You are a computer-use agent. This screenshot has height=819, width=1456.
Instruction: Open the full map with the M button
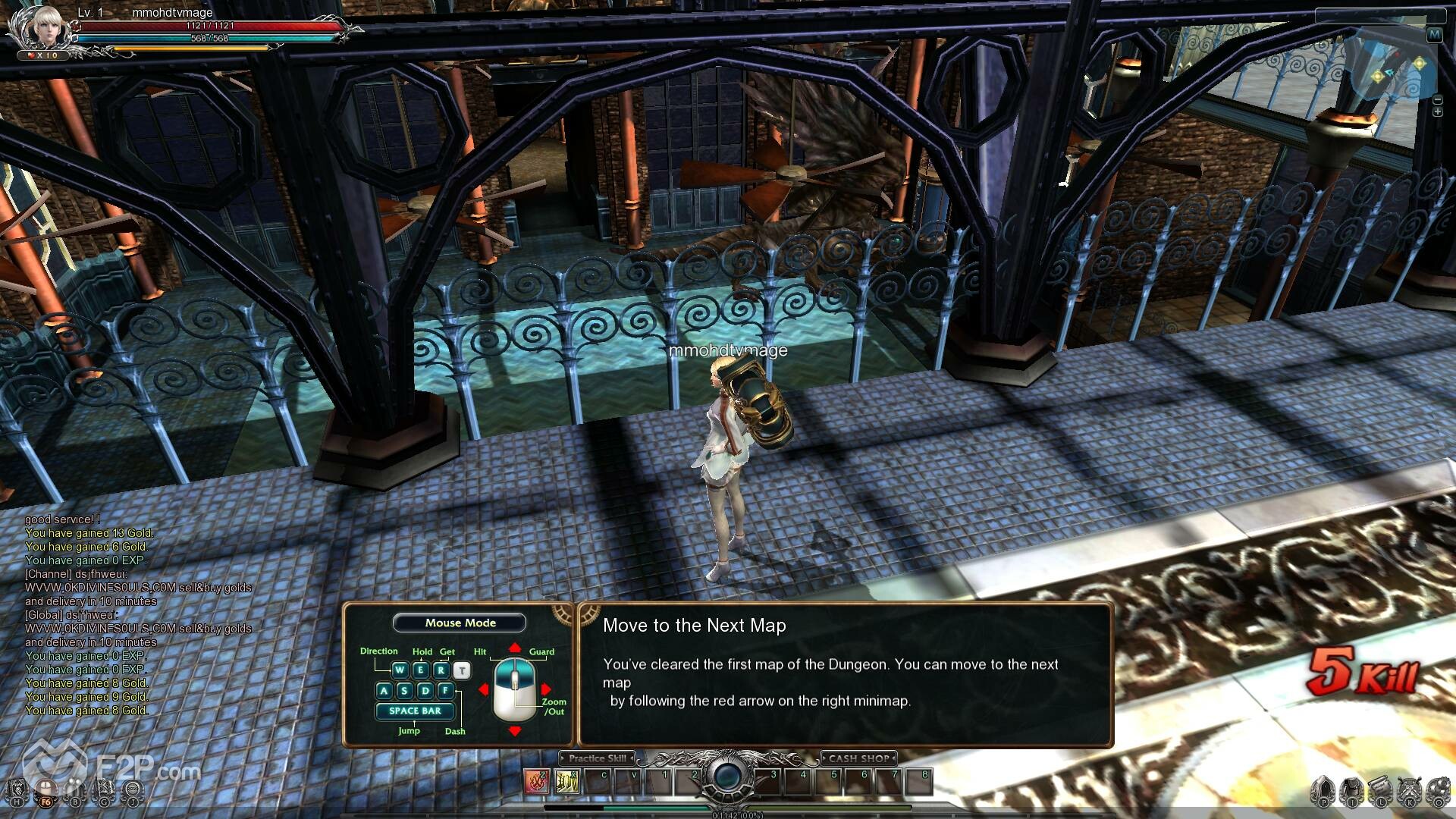[x=1434, y=35]
